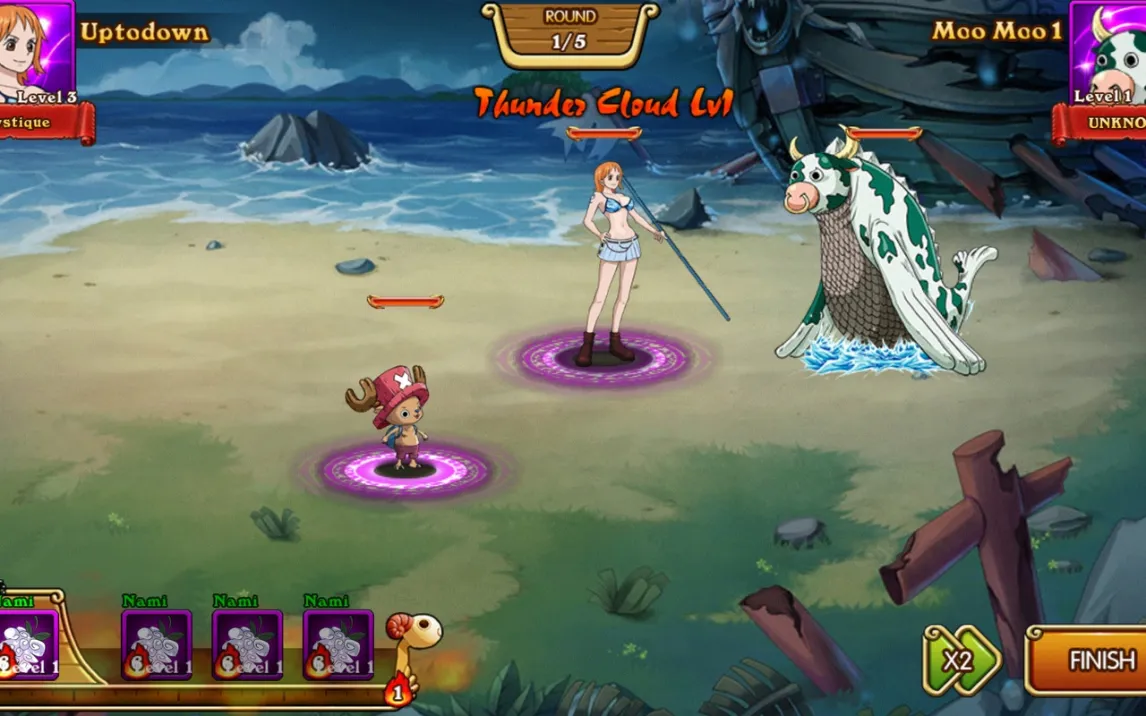Open the Moo Moo enemy portrait

[x=1110, y=50]
